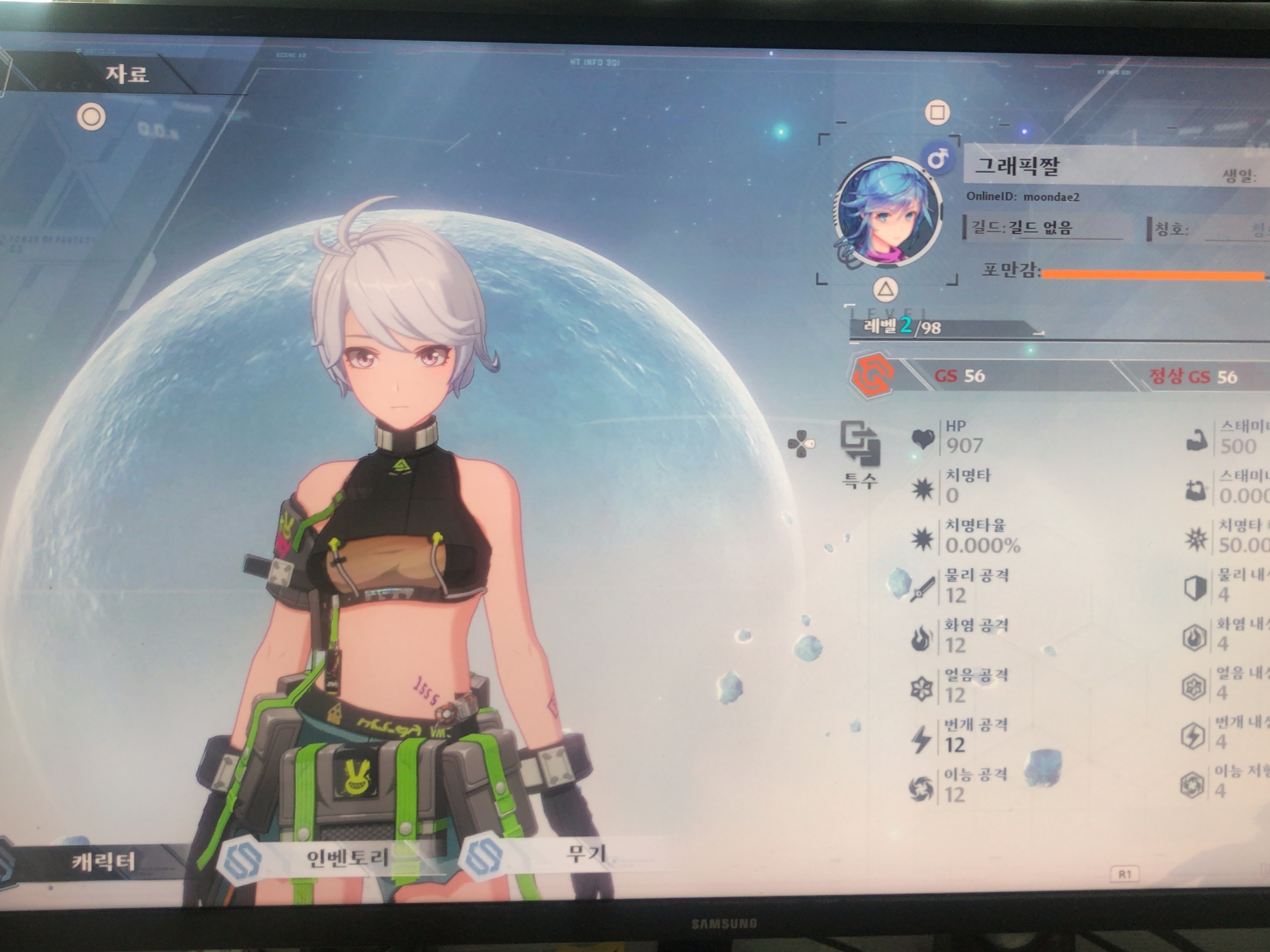Click the 레벨 level bar
This screenshot has width=1270, height=952.
(941, 328)
